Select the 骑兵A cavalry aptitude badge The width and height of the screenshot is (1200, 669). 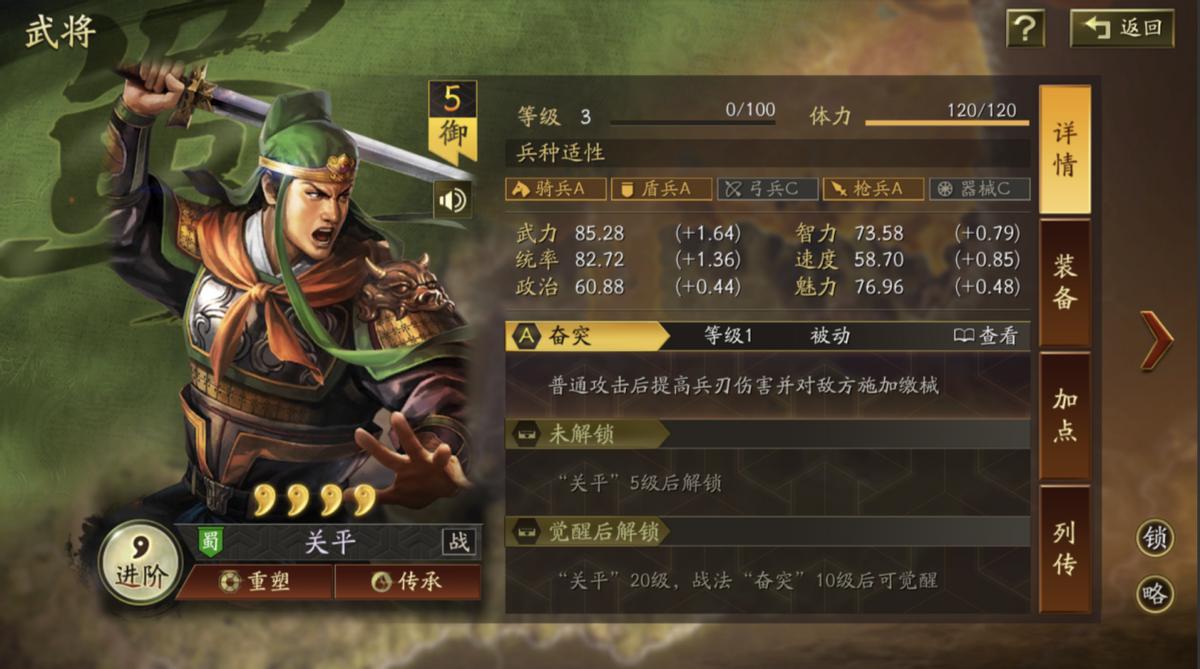click(x=555, y=189)
